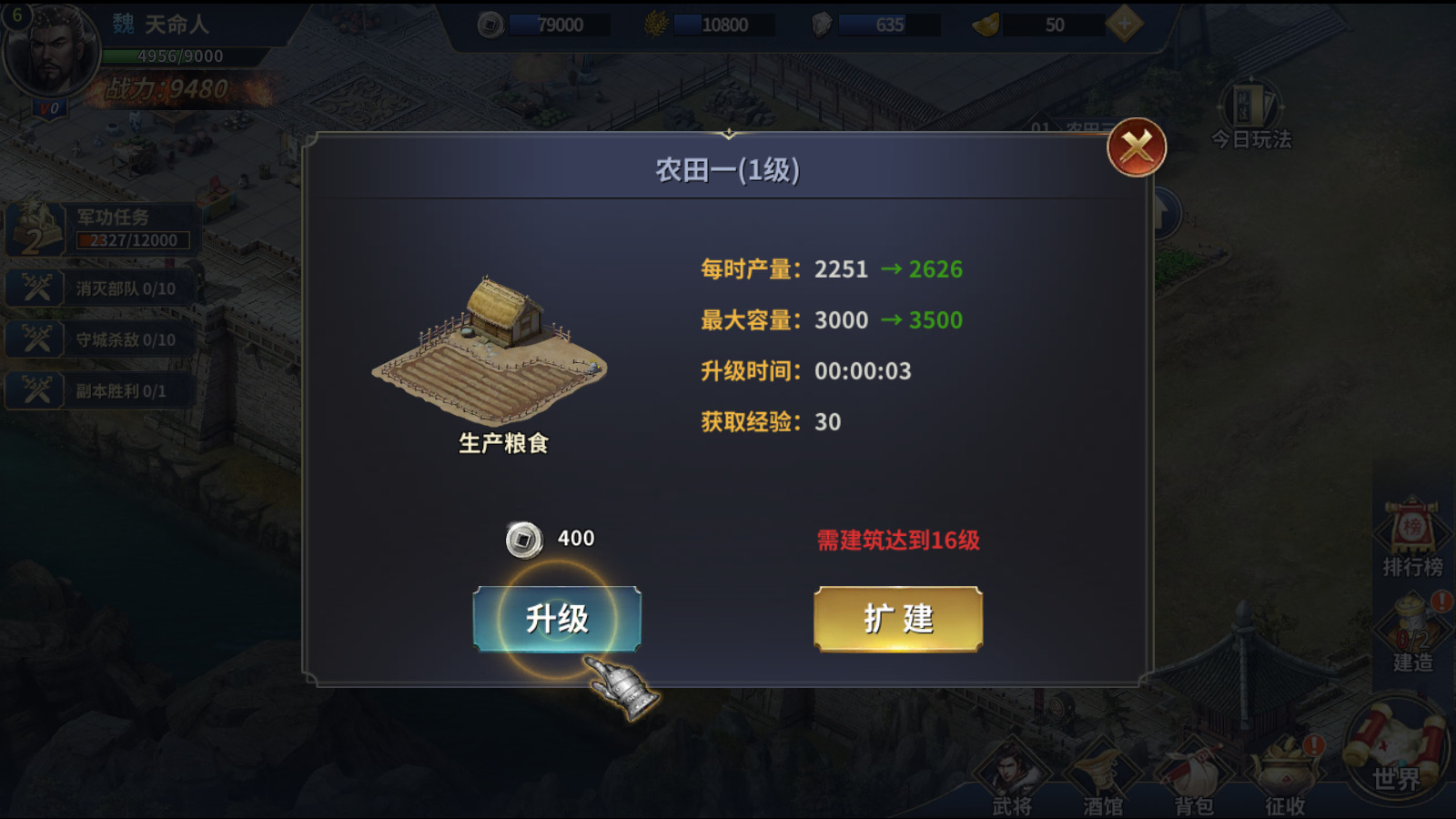Select the 消灭部队 0/10 quest entry
The height and width of the screenshot is (819, 1456).
102,288
